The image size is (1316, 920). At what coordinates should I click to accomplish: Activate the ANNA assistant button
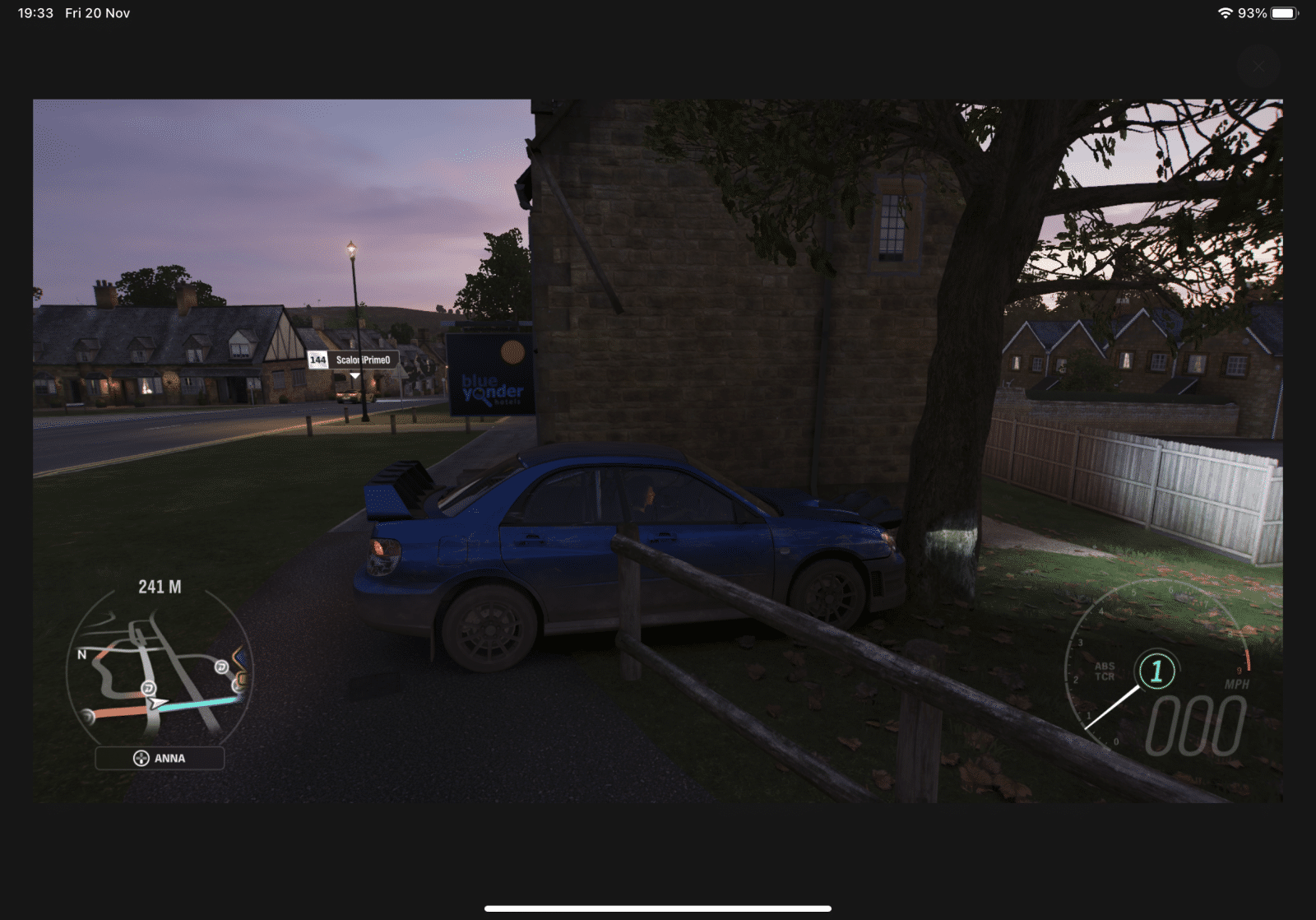(160, 758)
